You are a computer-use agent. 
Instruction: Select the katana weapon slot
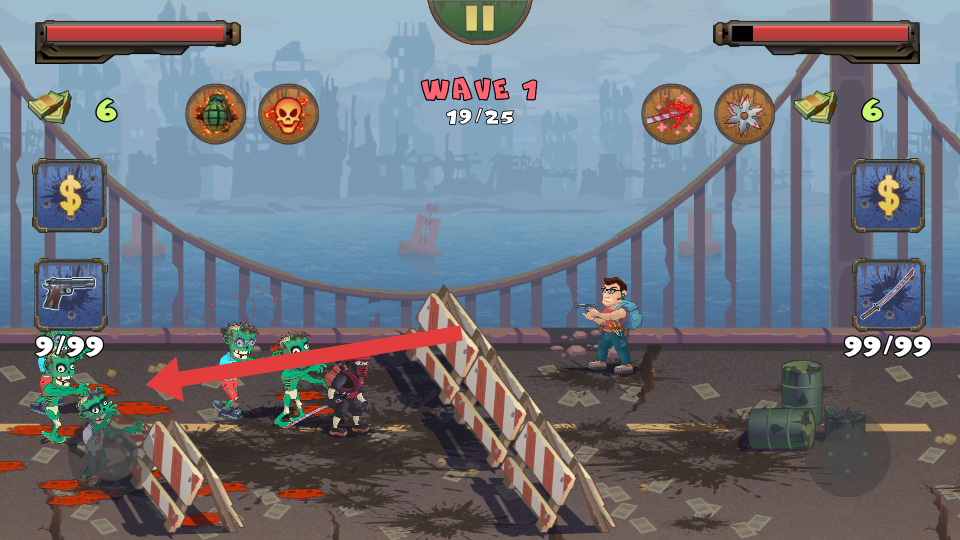point(888,294)
